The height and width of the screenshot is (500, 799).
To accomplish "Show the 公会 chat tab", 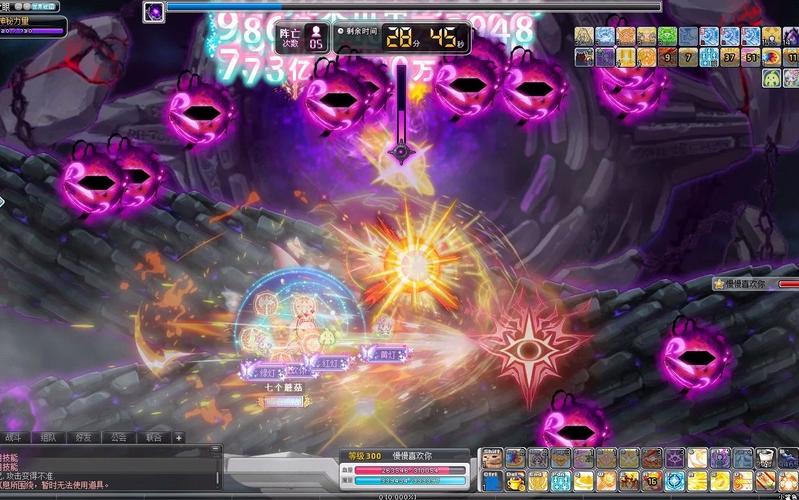I will tap(119, 437).
